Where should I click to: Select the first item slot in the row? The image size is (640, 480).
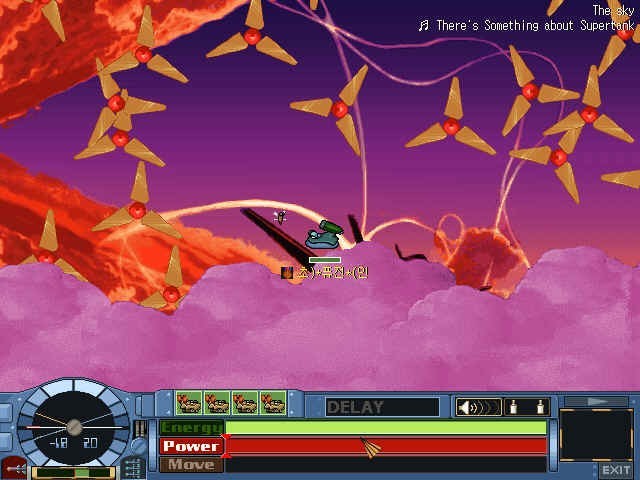[189, 403]
